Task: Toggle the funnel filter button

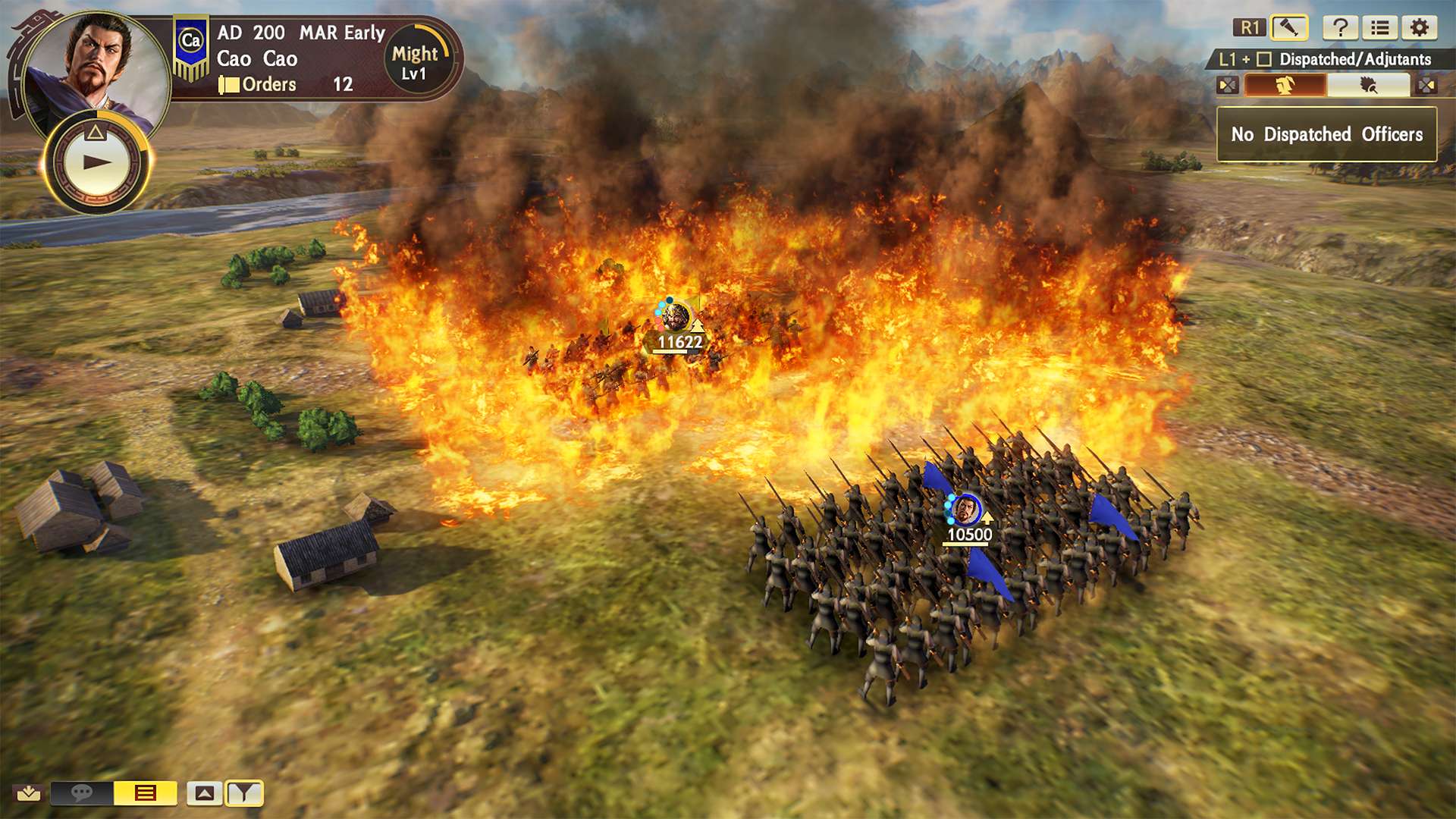Action: tap(244, 793)
